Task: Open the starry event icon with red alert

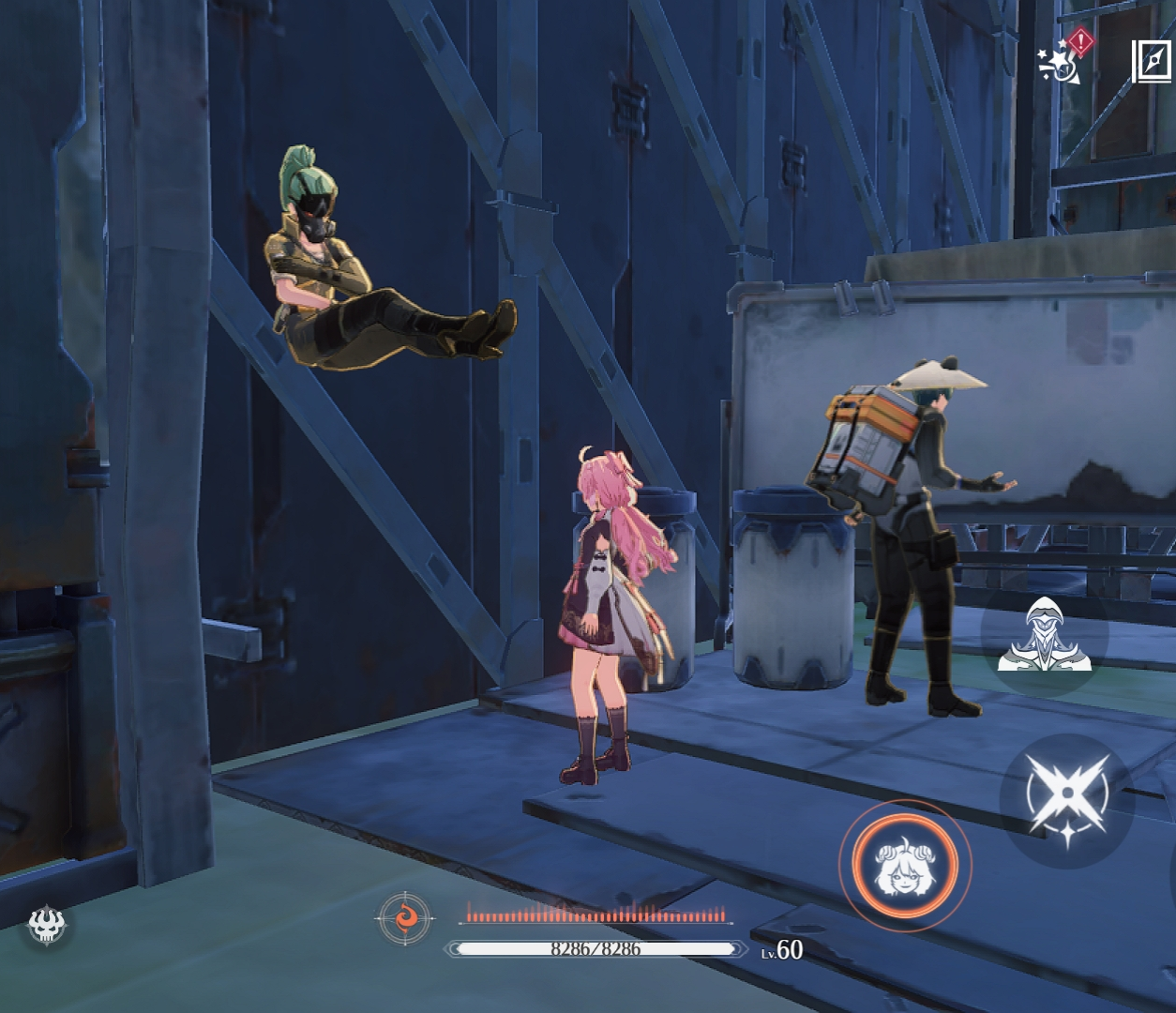Action: click(x=1063, y=58)
